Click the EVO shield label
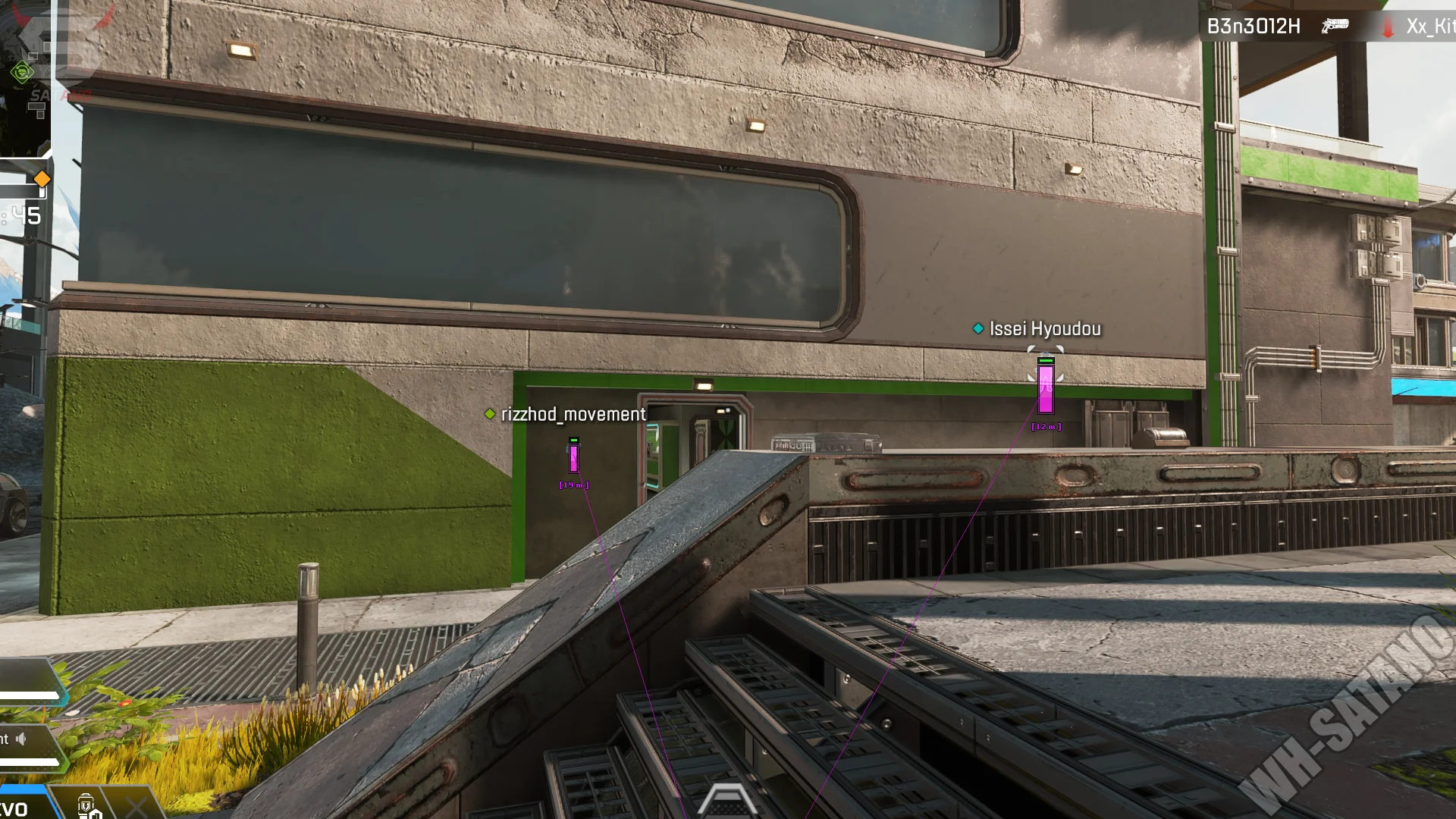Image resolution: width=1456 pixels, height=819 pixels. click(14, 809)
